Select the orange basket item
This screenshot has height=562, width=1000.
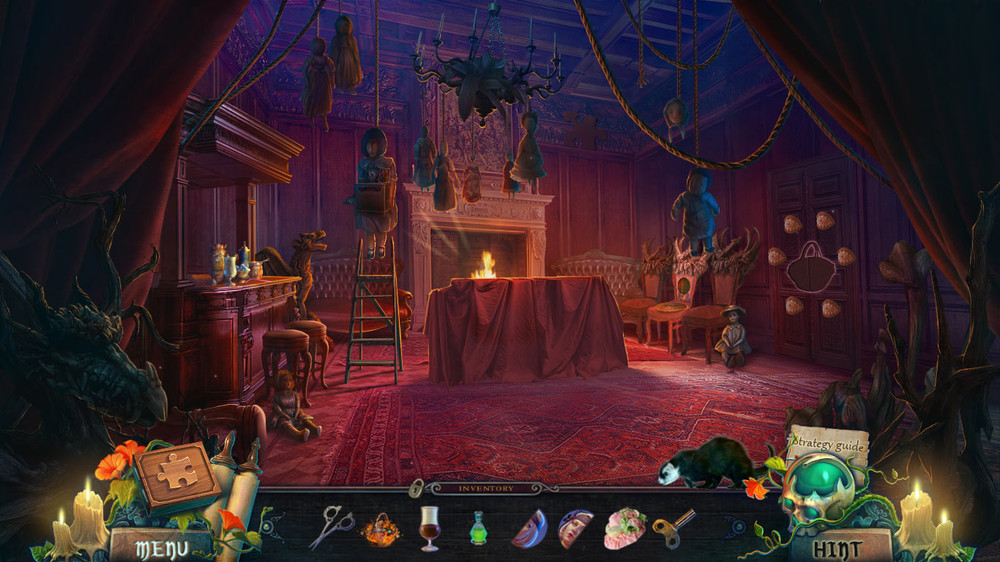(380, 527)
